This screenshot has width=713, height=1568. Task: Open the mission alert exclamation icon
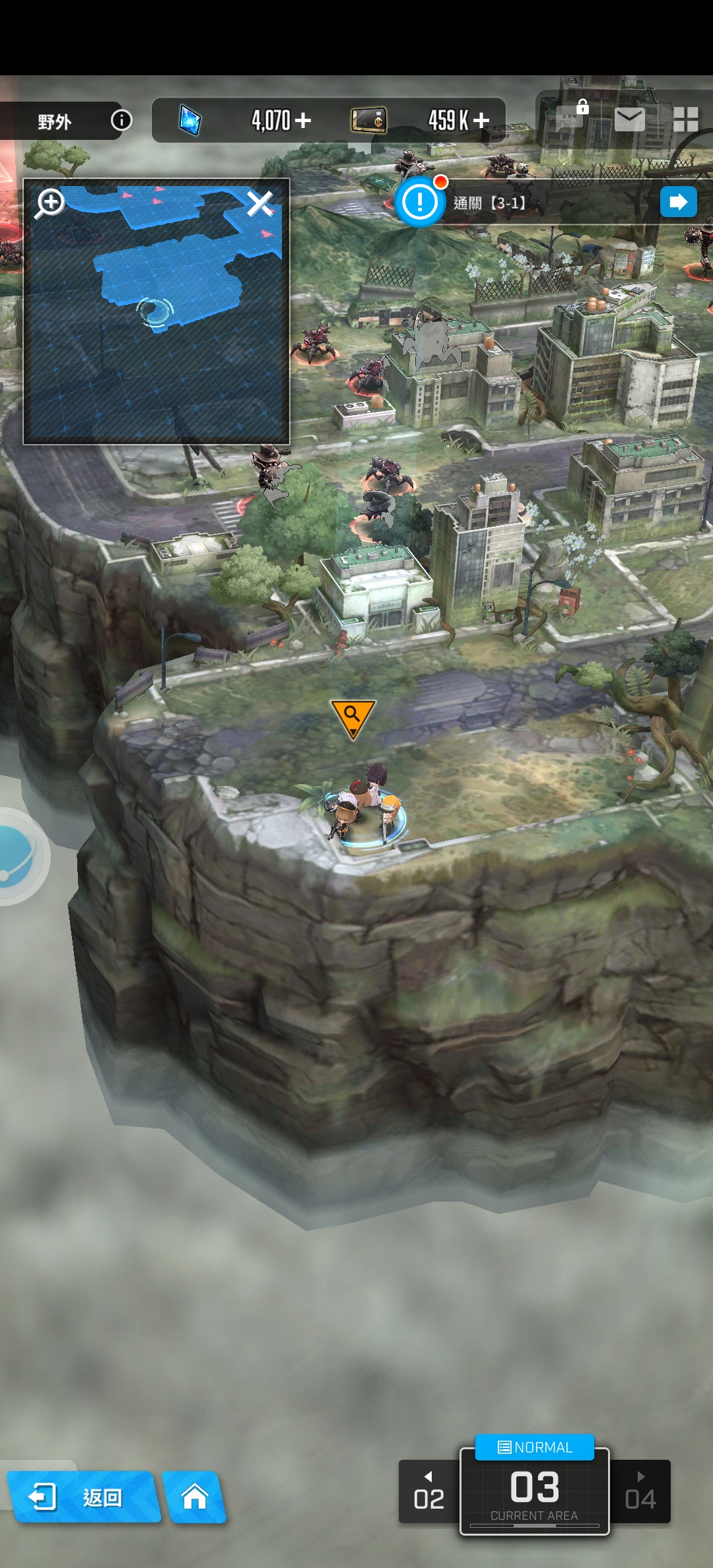(x=420, y=203)
